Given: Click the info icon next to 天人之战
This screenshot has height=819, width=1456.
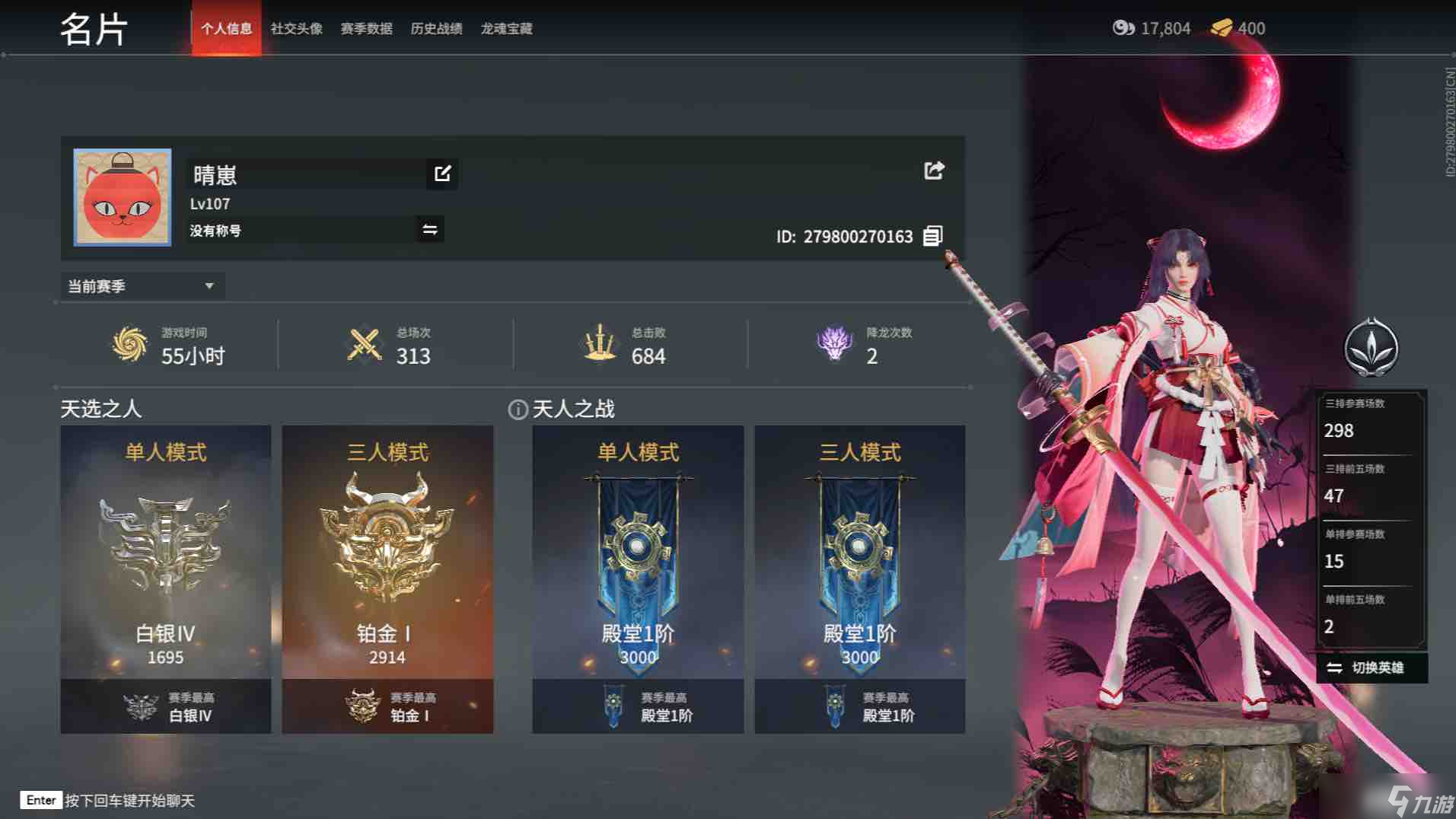Looking at the screenshot, I should (x=518, y=409).
